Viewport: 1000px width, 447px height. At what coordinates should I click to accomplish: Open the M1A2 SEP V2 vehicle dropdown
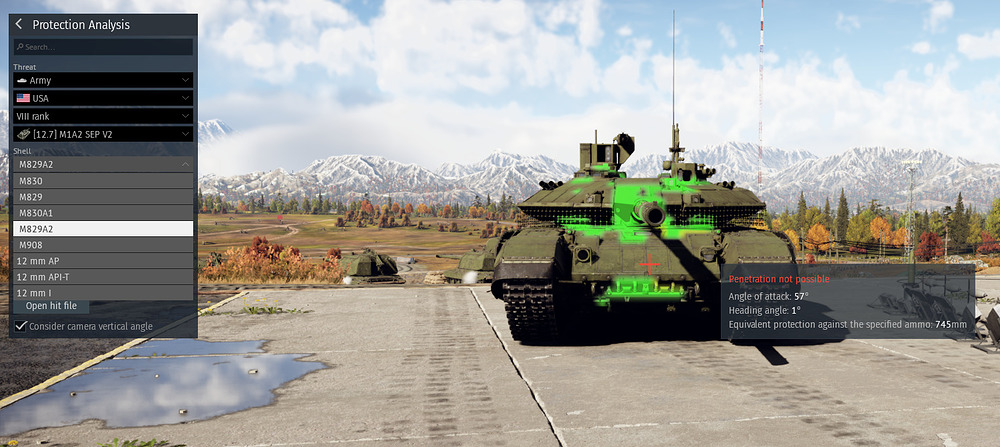coord(103,134)
